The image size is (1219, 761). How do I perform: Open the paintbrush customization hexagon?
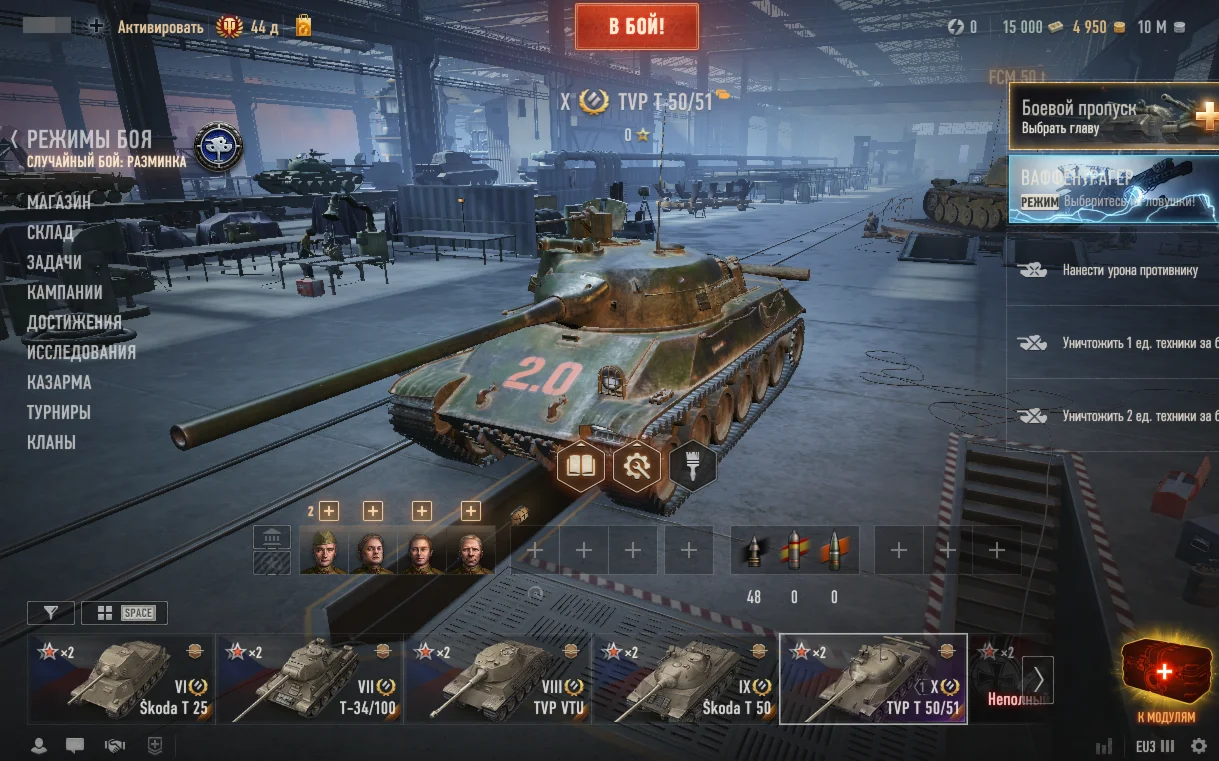click(x=692, y=465)
